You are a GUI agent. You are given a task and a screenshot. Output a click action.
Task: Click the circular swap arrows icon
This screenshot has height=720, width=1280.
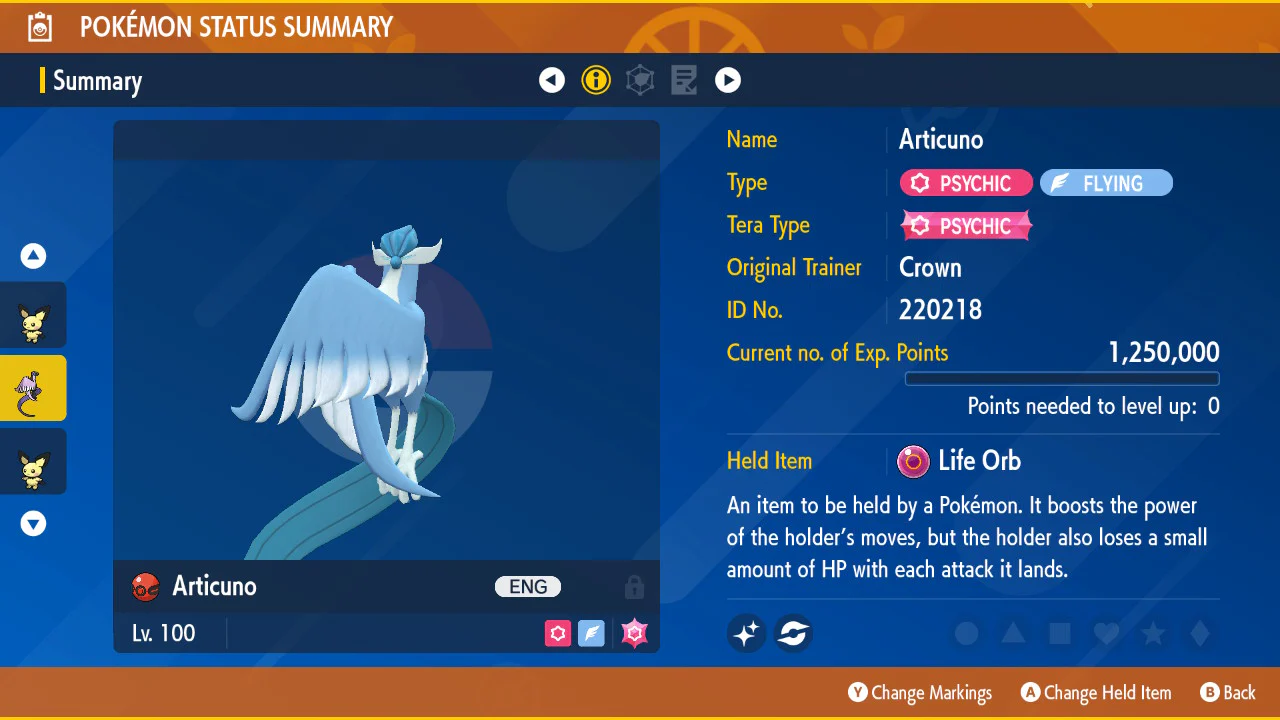point(793,633)
